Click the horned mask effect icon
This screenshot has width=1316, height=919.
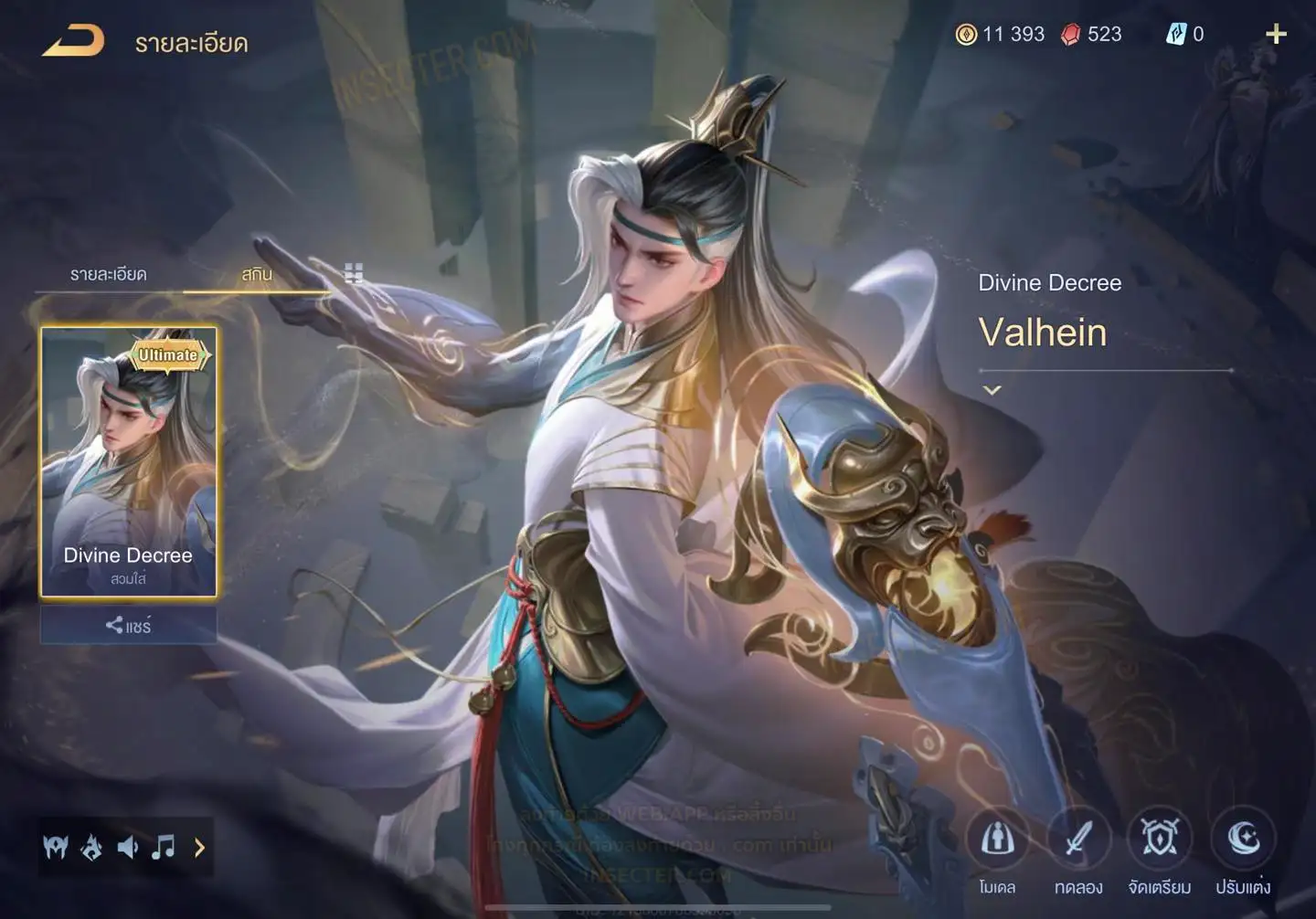56,848
